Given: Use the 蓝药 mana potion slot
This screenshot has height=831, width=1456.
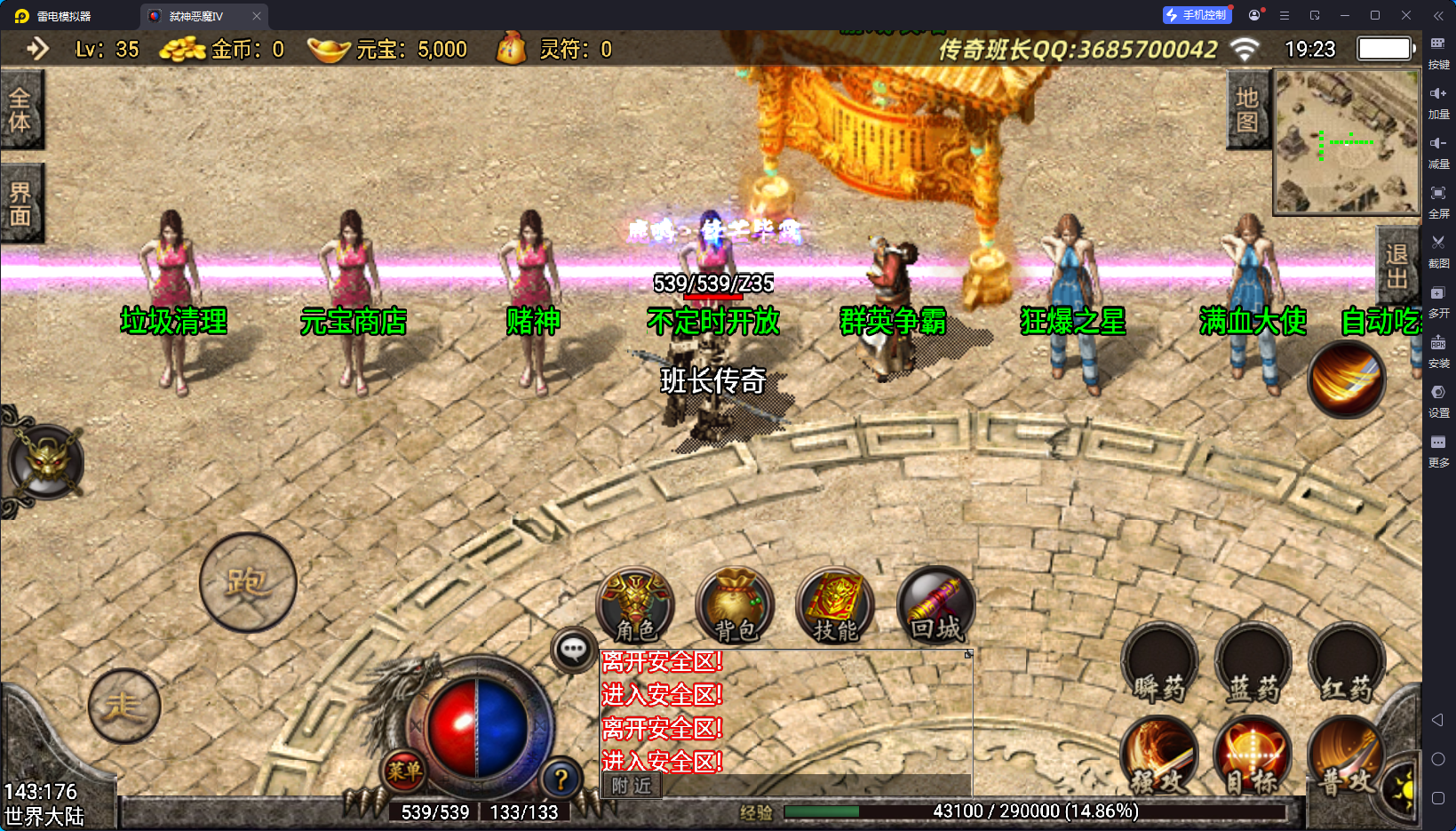Looking at the screenshot, I should pyautogui.click(x=1253, y=665).
